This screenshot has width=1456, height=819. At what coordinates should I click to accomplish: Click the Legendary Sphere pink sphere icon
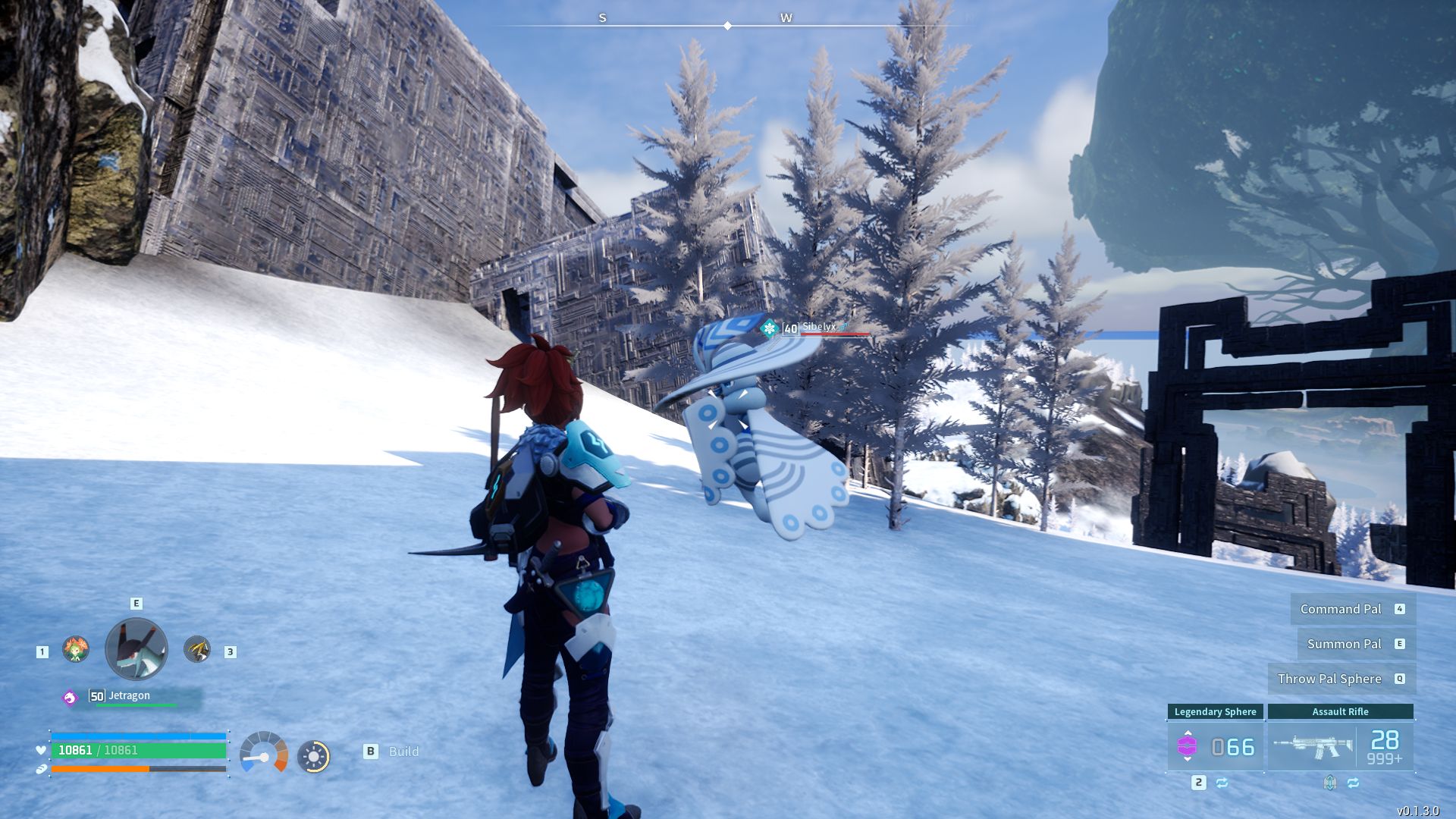[1188, 745]
